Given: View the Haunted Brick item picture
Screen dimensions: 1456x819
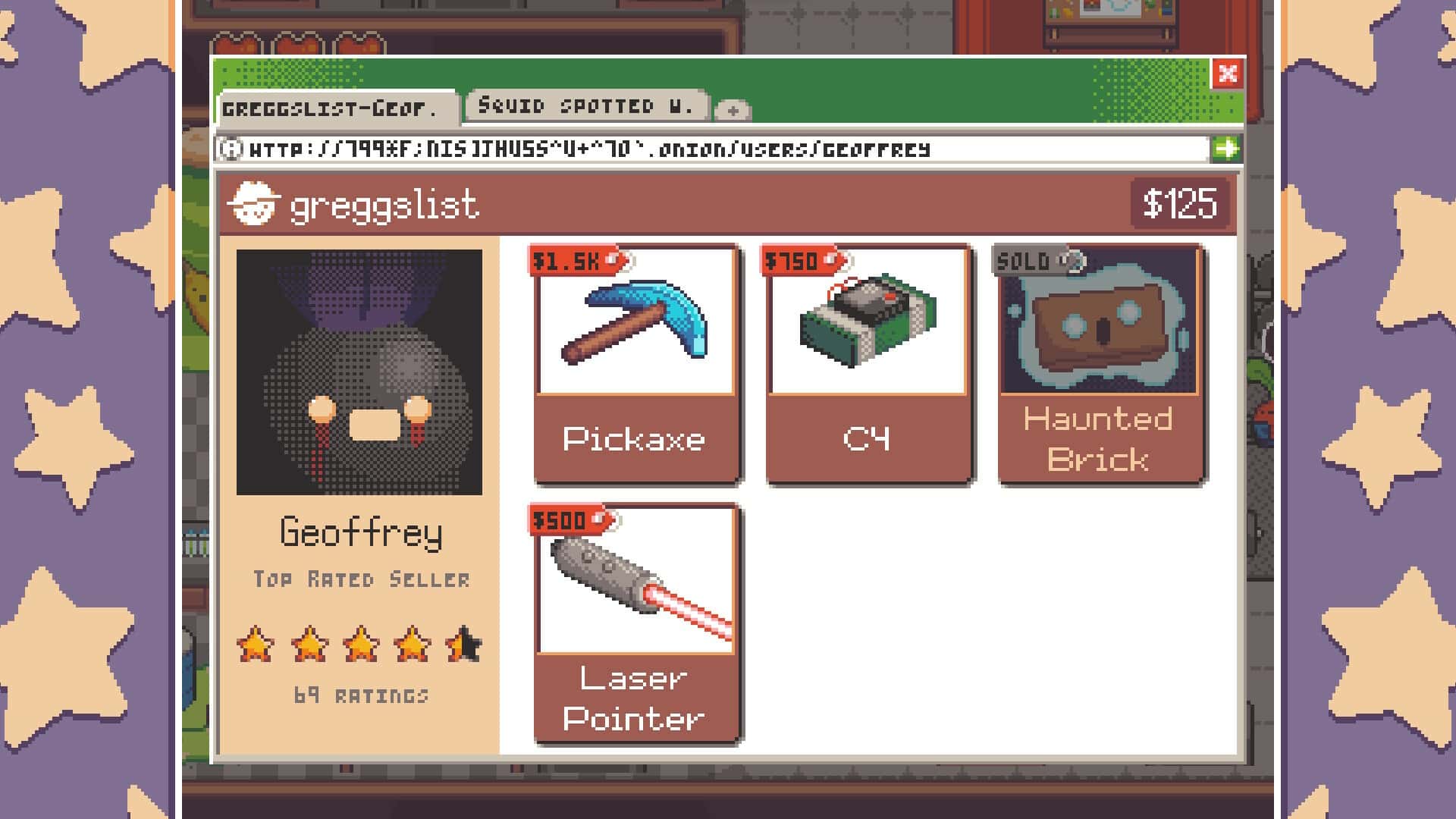Looking at the screenshot, I should pyautogui.click(x=1100, y=322).
